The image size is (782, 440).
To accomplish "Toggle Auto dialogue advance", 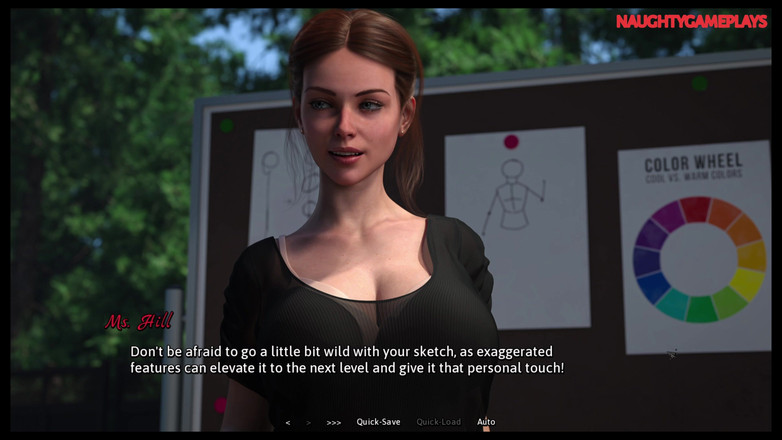I will [x=486, y=422].
